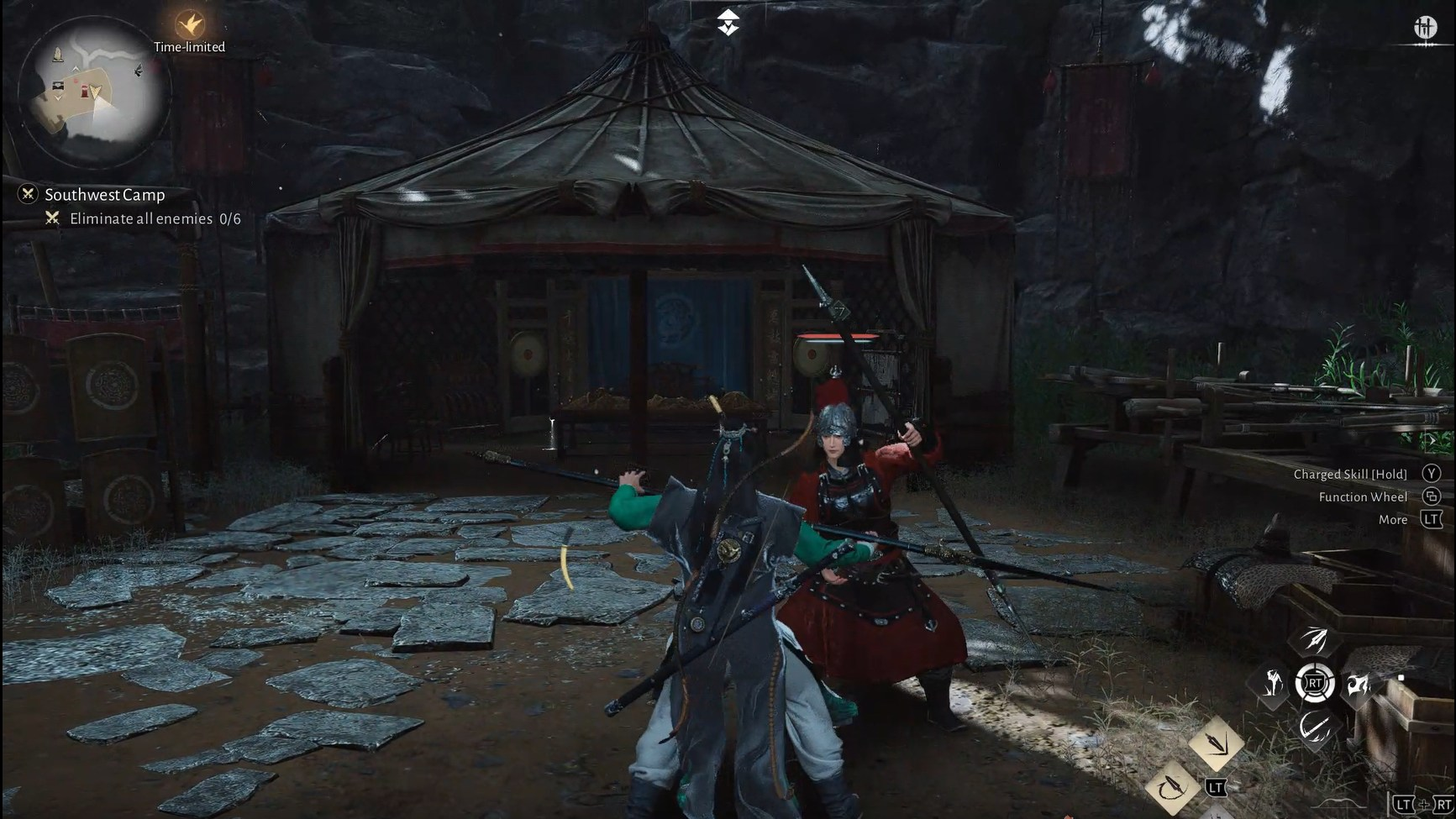Select the kick skill on the left of the wheel
The height and width of the screenshot is (819, 1456).
[x=1273, y=683]
